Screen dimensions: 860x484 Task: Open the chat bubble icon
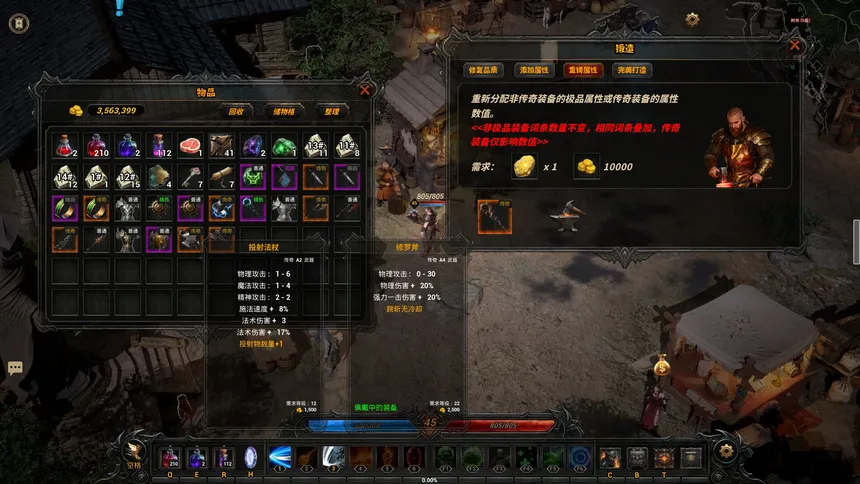[x=16, y=368]
